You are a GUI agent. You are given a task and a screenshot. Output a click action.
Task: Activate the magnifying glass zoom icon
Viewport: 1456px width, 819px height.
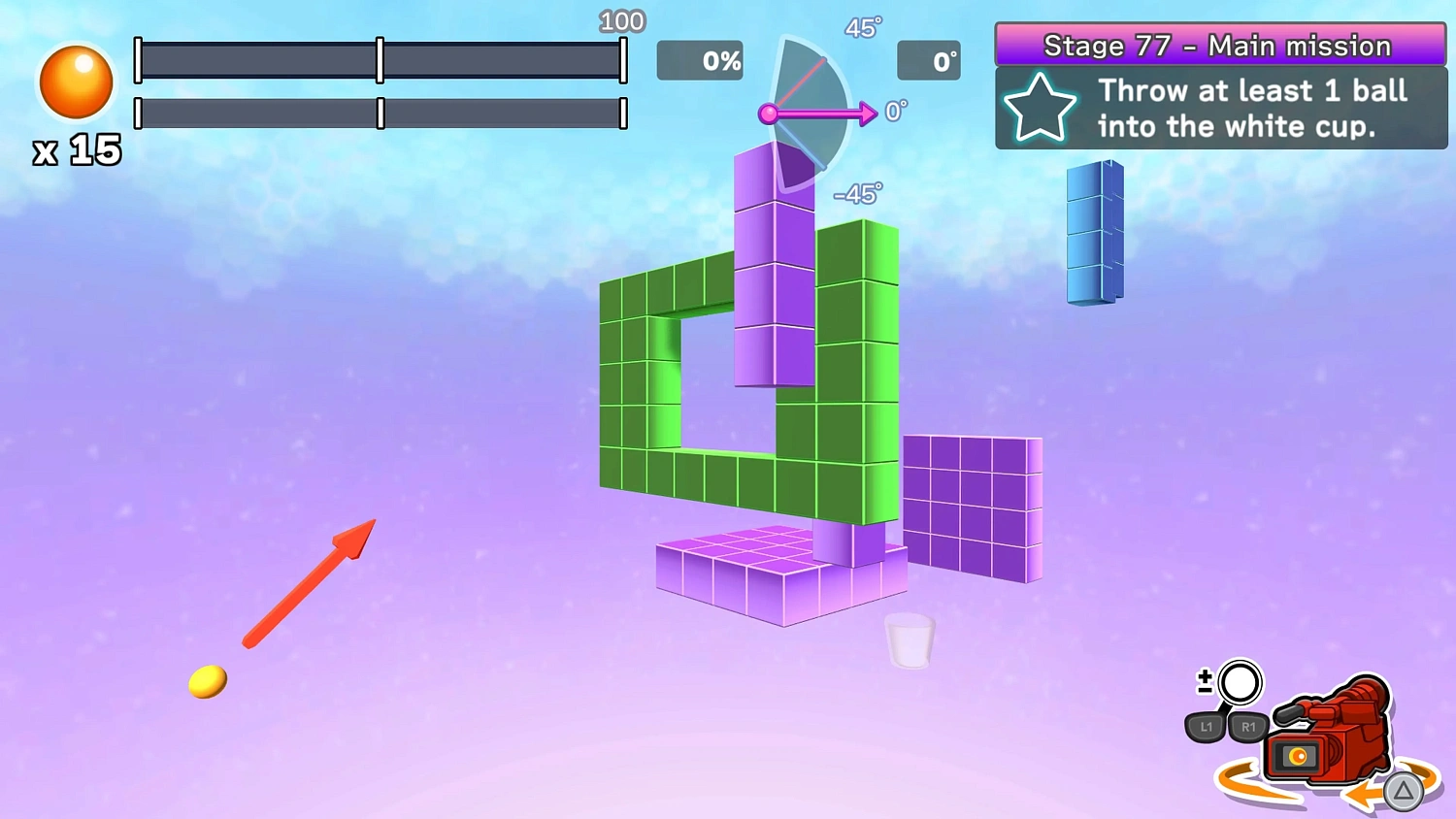[x=1239, y=684]
